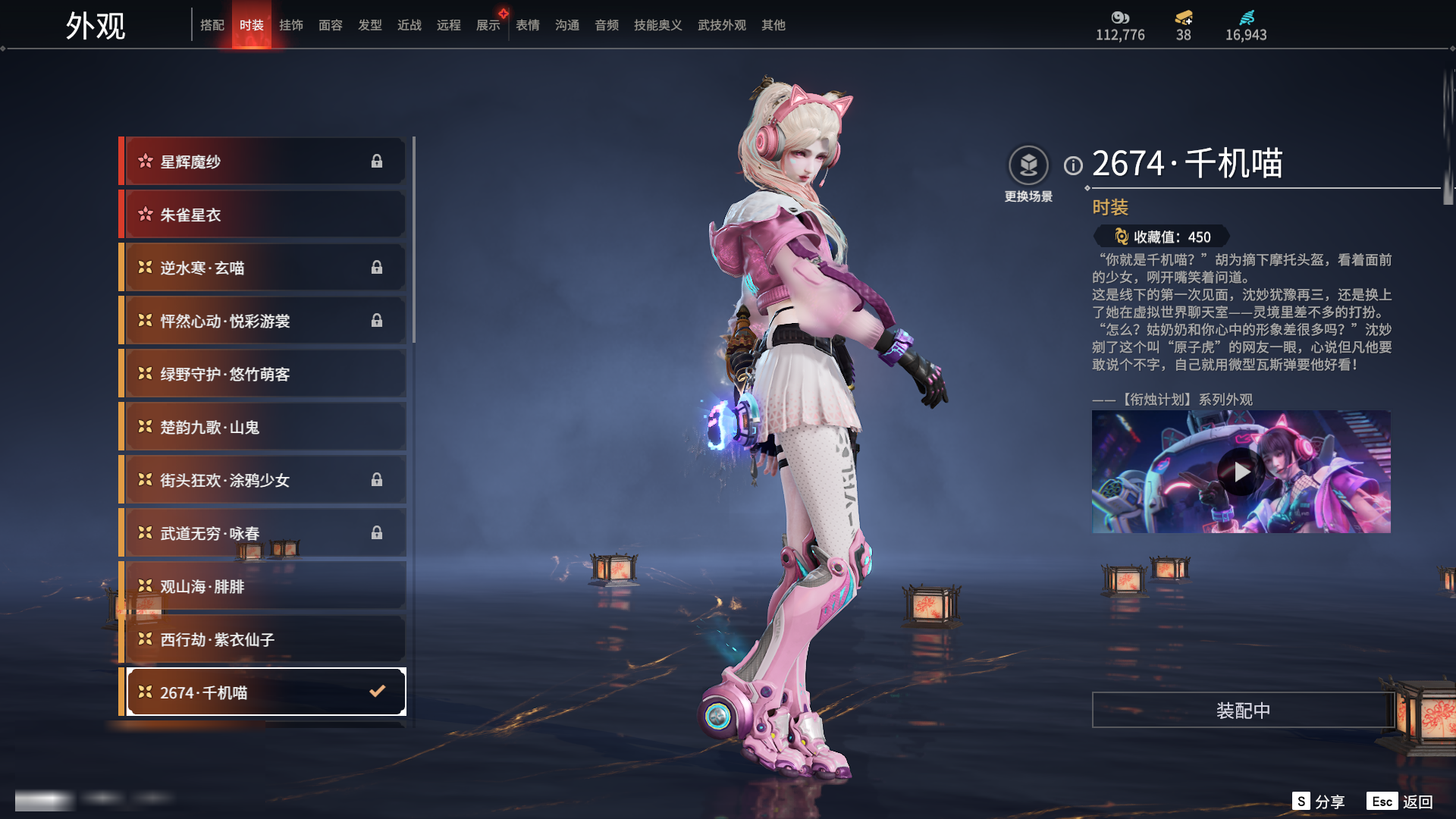This screenshot has height=819, width=1456.
Task: Open the 挂饰 tab
Action: [x=291, y=25]
